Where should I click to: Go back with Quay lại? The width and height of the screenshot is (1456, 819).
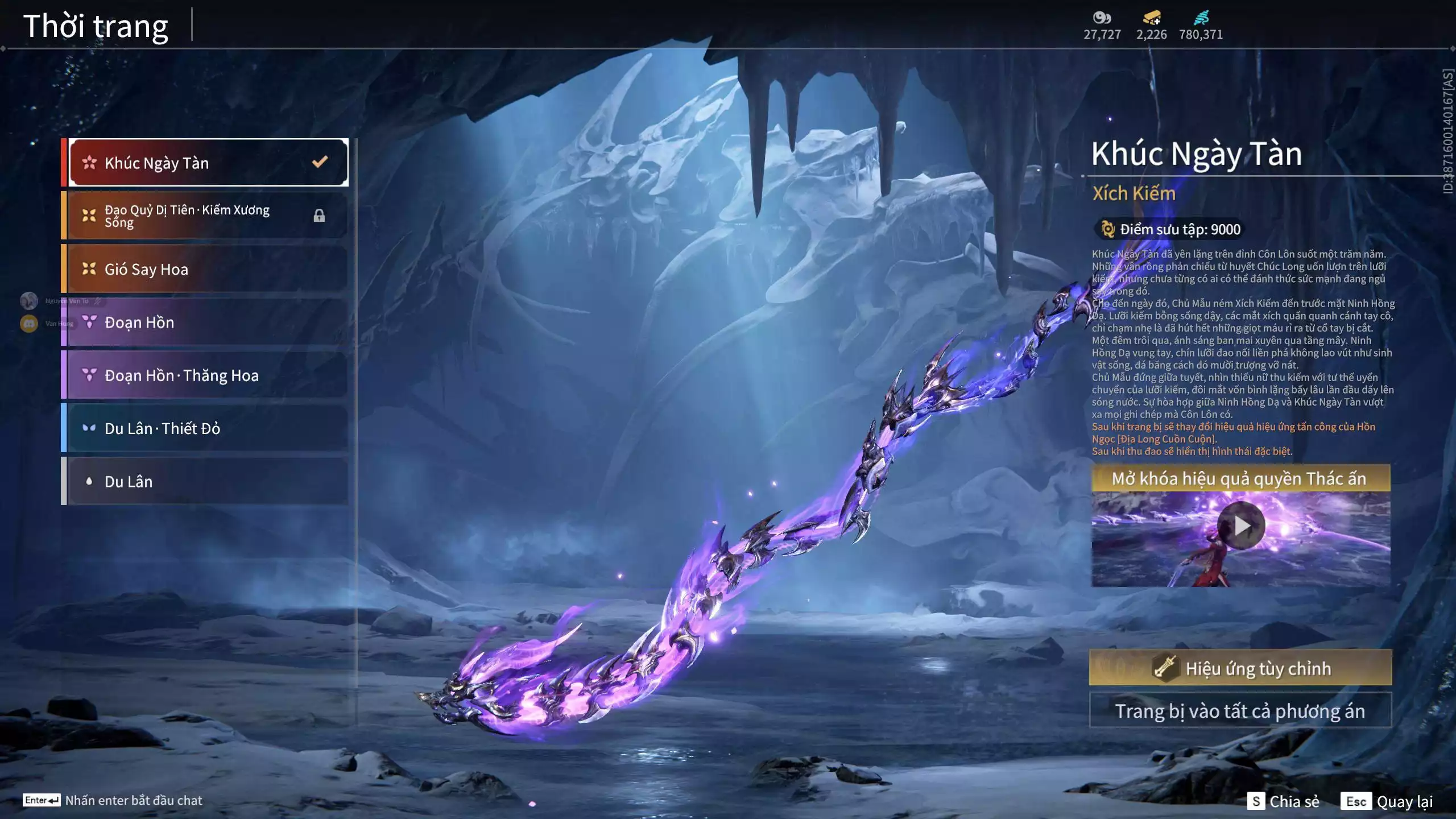click(1388, 801)
